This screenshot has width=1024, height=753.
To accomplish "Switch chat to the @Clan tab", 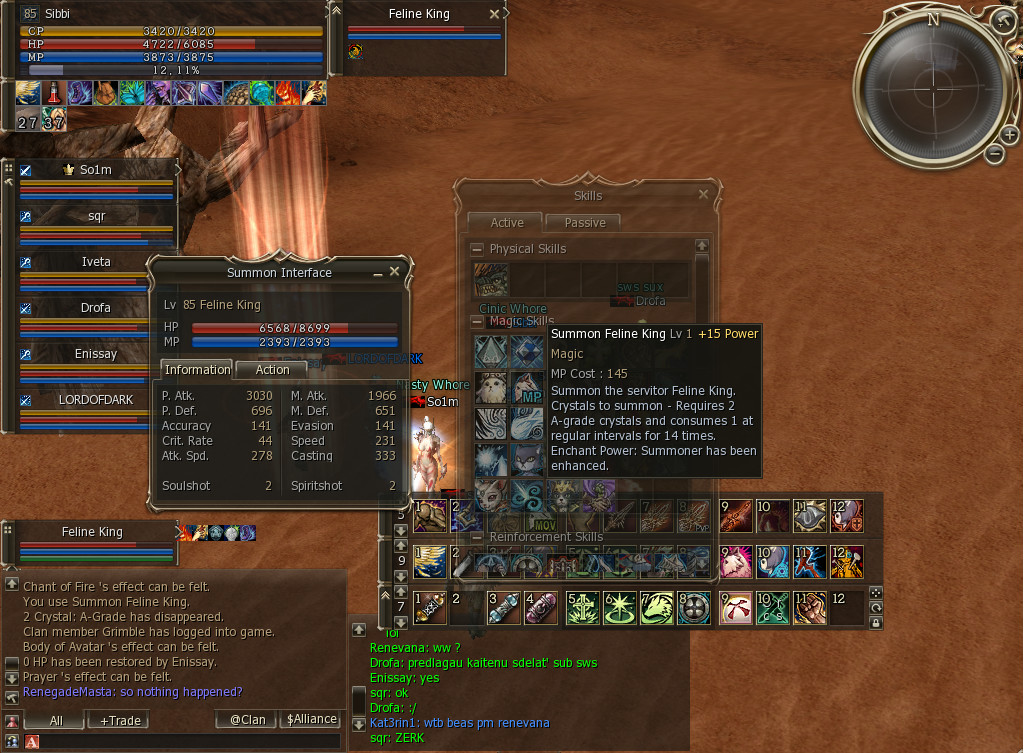I will (x=246, y=720).
